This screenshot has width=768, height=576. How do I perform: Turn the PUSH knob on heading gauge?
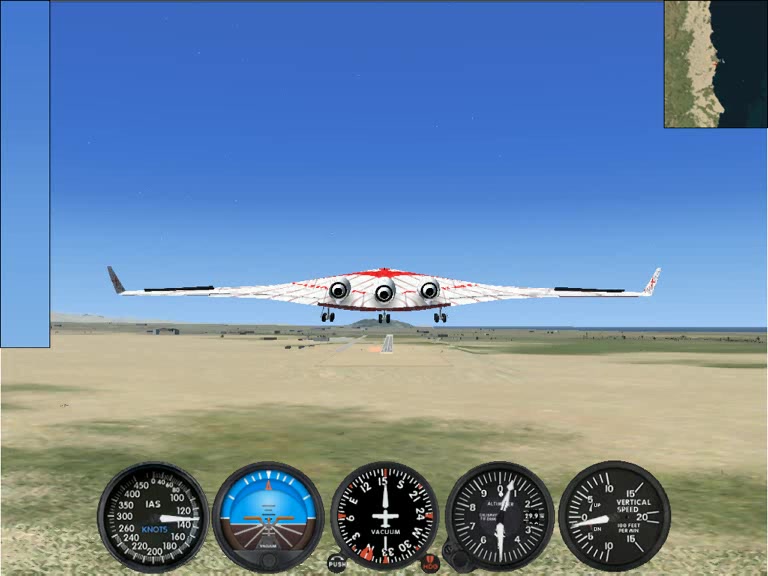(337, 564)
